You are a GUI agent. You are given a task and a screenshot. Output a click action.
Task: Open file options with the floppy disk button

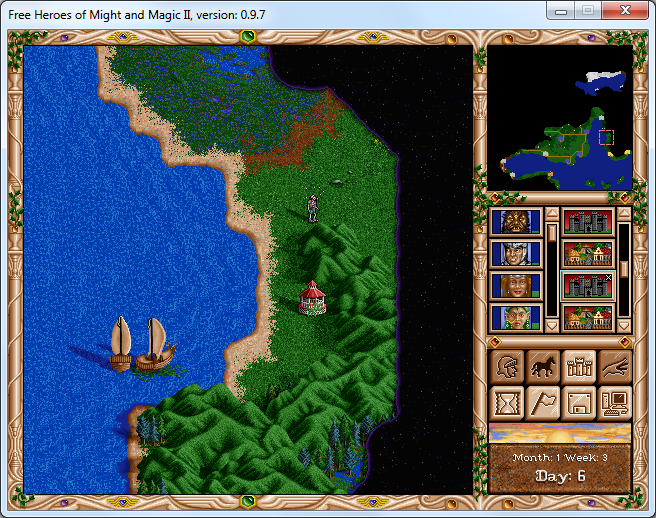578,402
